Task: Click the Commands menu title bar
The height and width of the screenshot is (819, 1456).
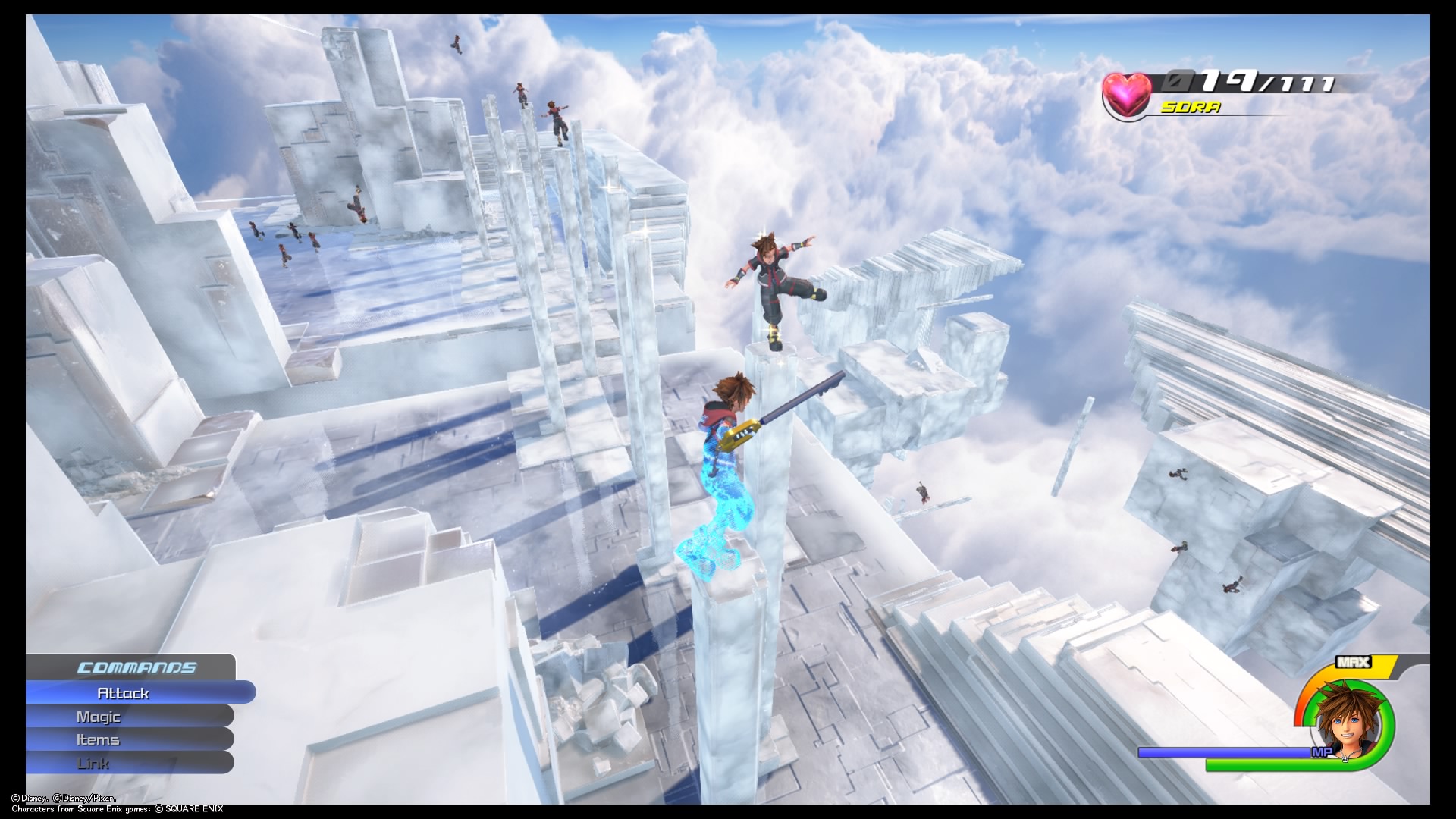Action: coord(135,669)
